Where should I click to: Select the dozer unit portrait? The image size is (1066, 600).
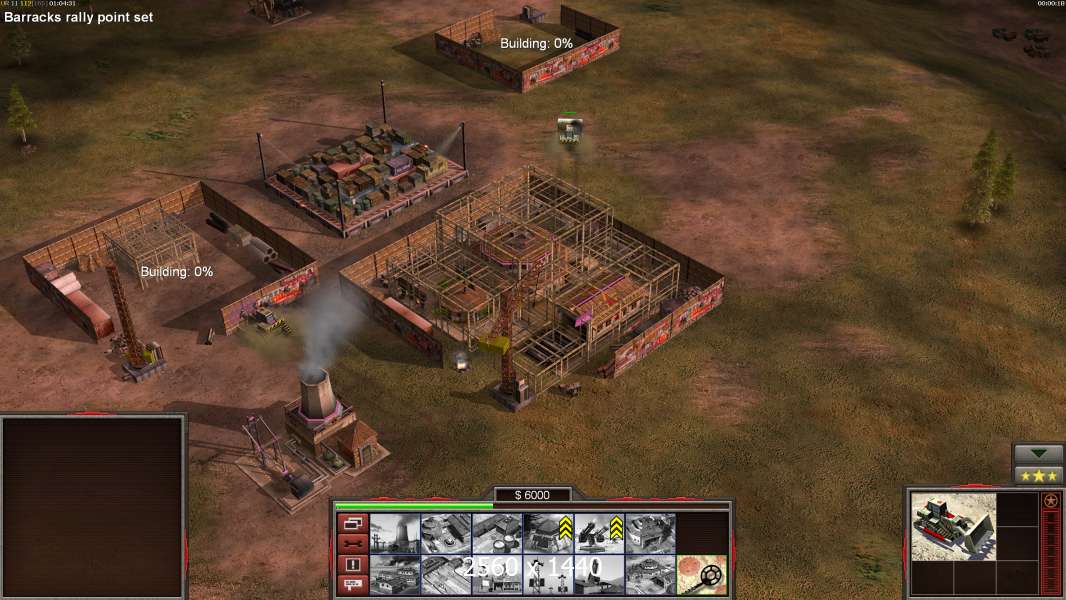tap(953, 525)
